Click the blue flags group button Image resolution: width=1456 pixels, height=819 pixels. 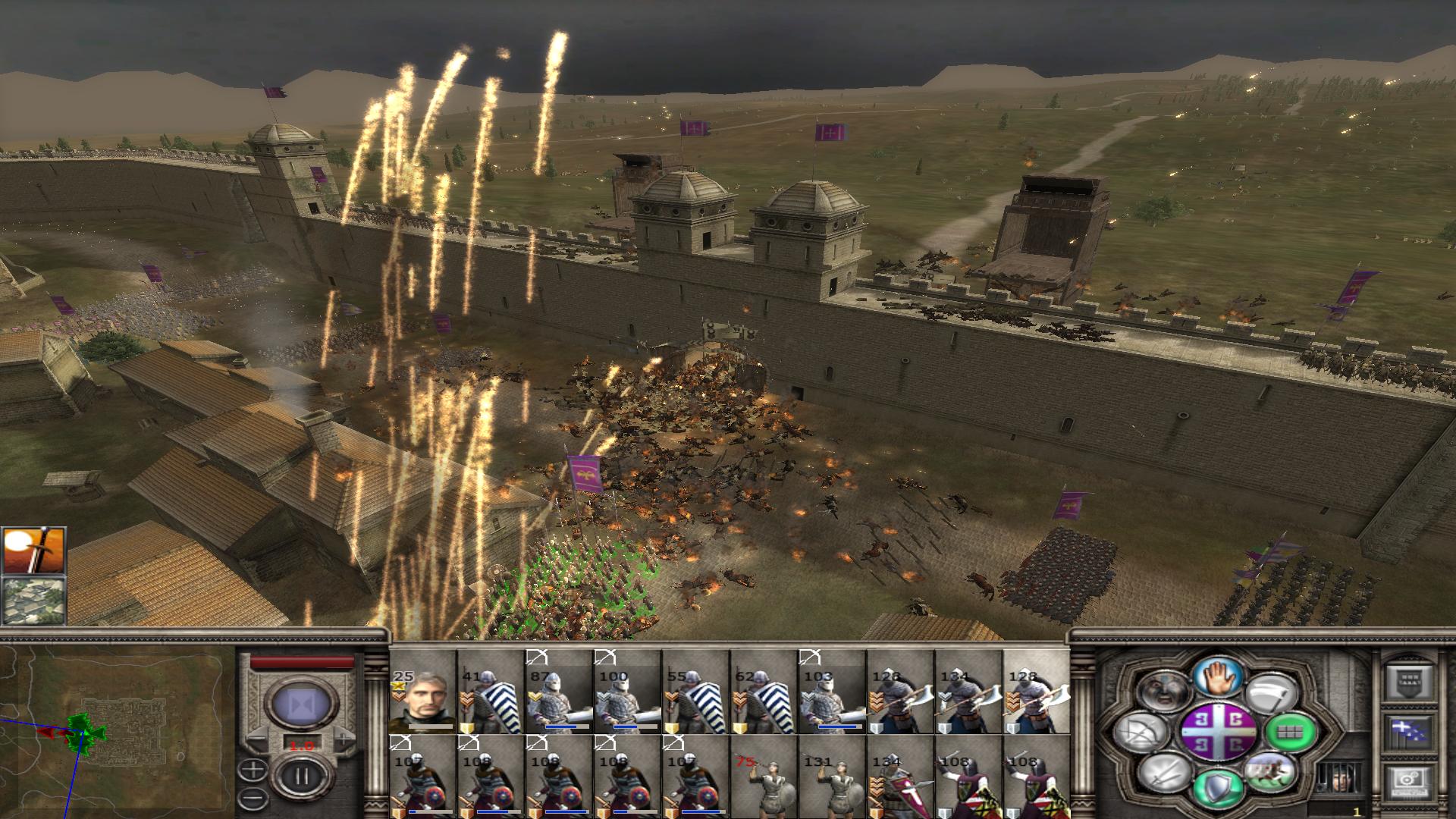tap(1409, 733)
